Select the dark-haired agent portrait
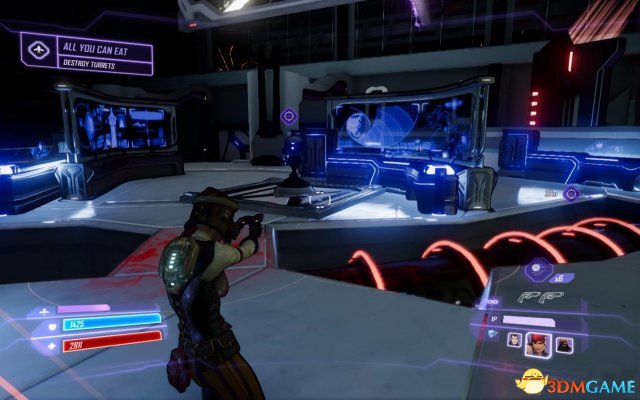 click(515, 343)
